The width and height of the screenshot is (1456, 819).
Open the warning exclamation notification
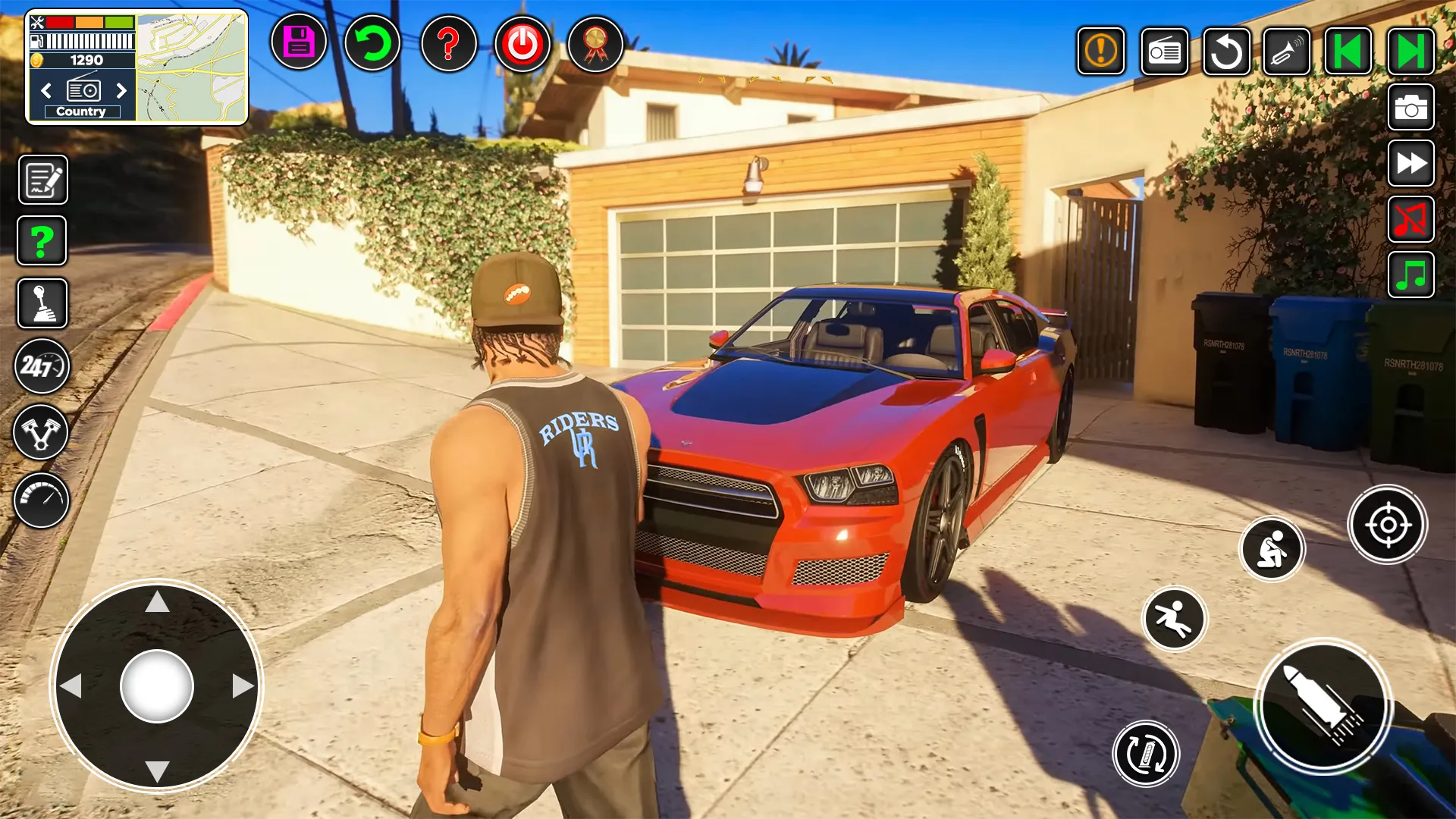point(1100,52)
